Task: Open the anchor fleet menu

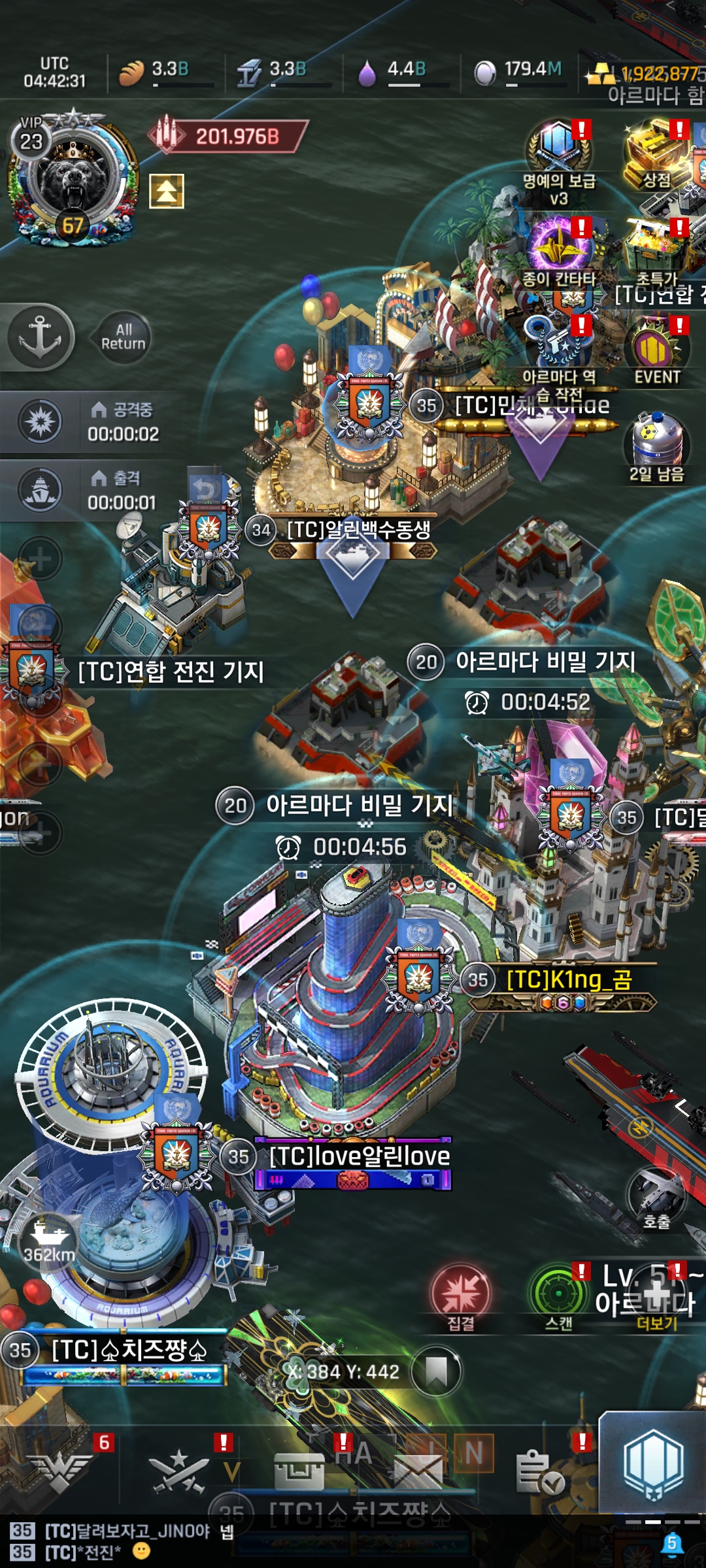Action: [x=39, y=337]
